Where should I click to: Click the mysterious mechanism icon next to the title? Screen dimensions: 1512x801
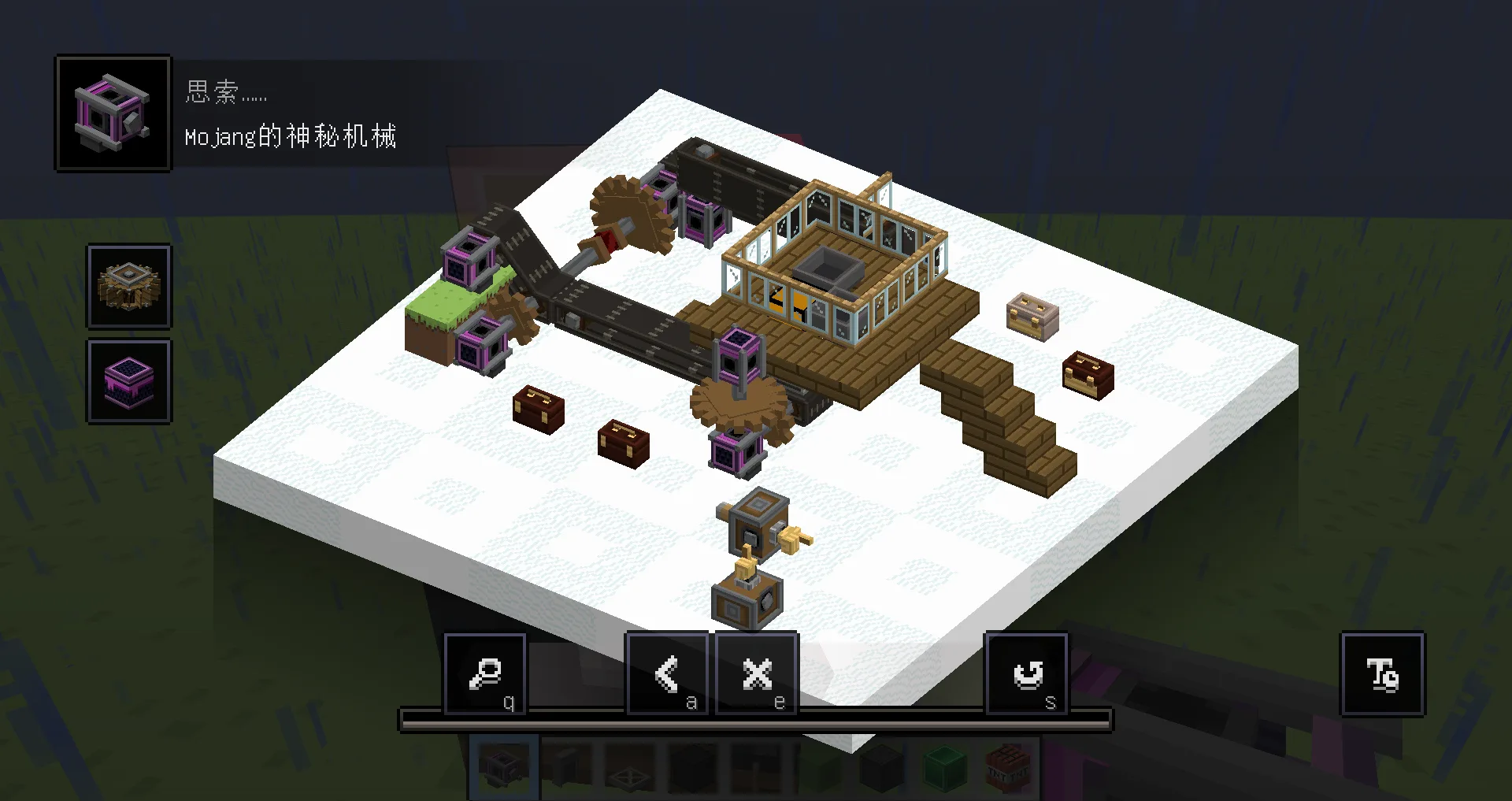(x=112, y=112)
